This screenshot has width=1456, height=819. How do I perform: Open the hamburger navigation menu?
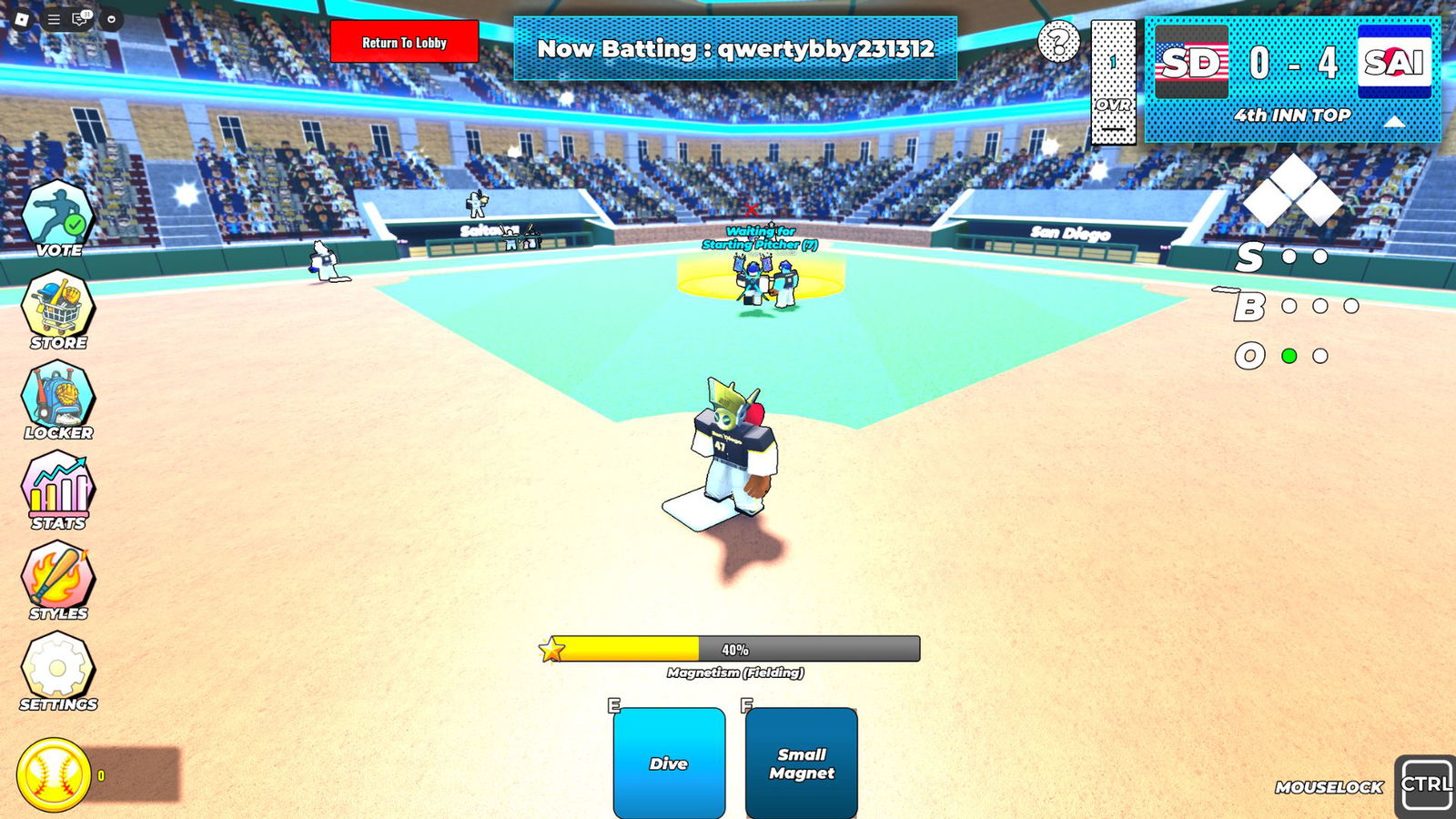[x=54, y=19]
